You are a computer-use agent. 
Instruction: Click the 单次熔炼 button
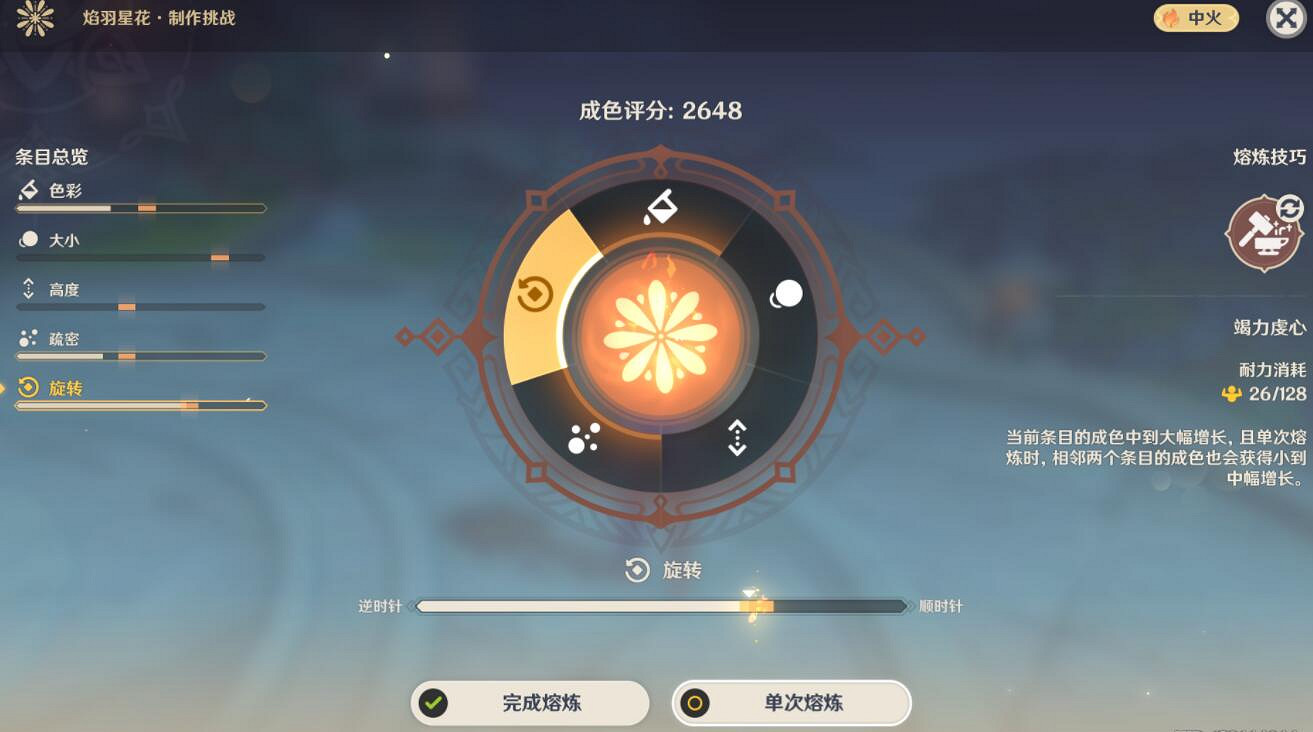pyautogui.click(x=790, y=702)
